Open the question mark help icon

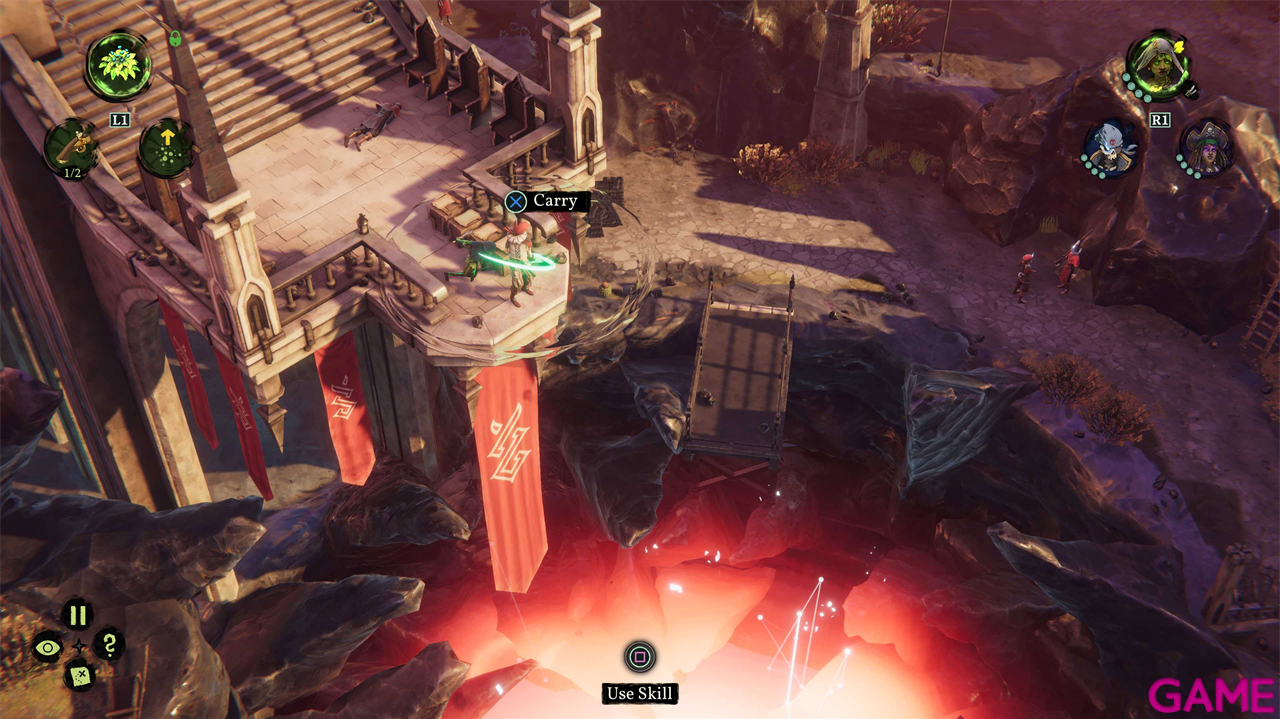(109, 645)
